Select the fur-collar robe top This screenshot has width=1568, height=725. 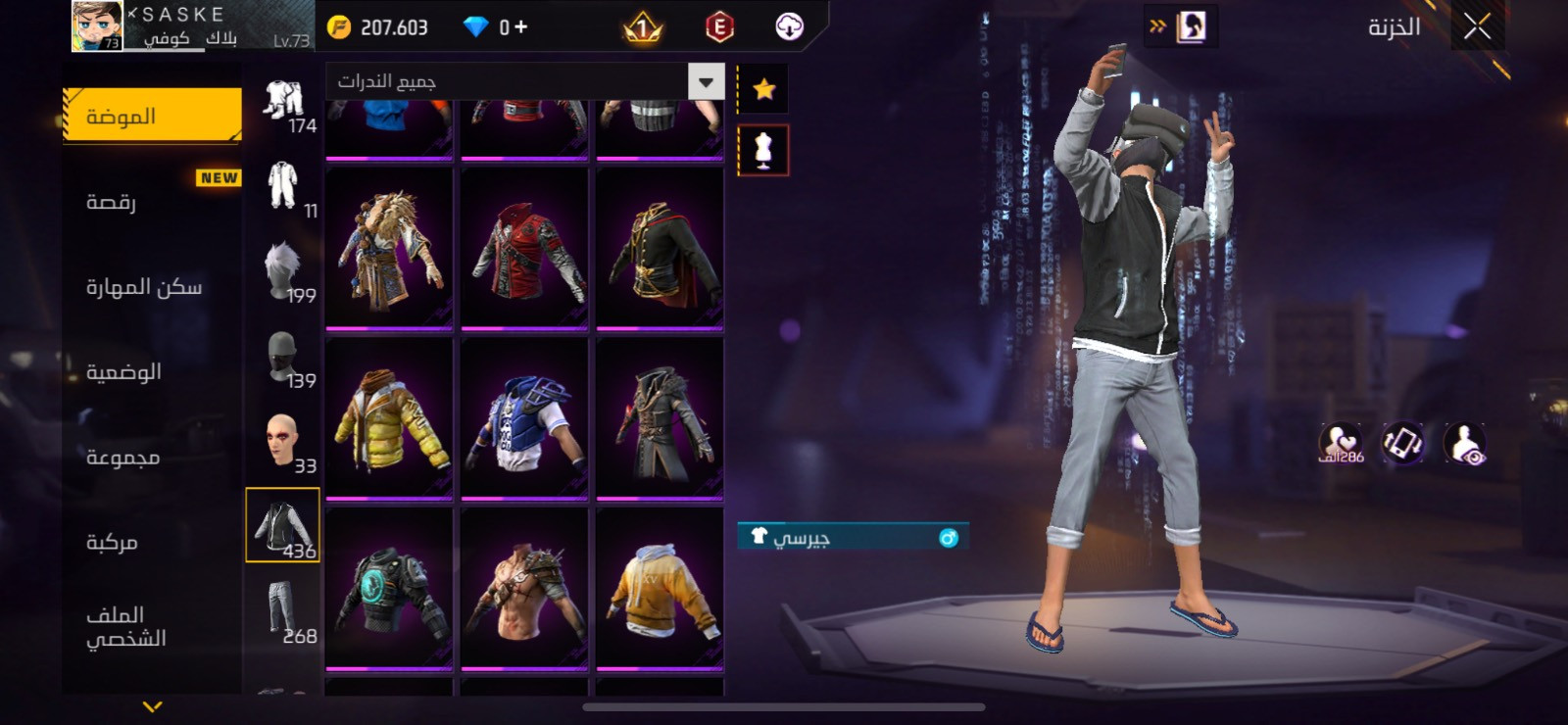[389, 249]
